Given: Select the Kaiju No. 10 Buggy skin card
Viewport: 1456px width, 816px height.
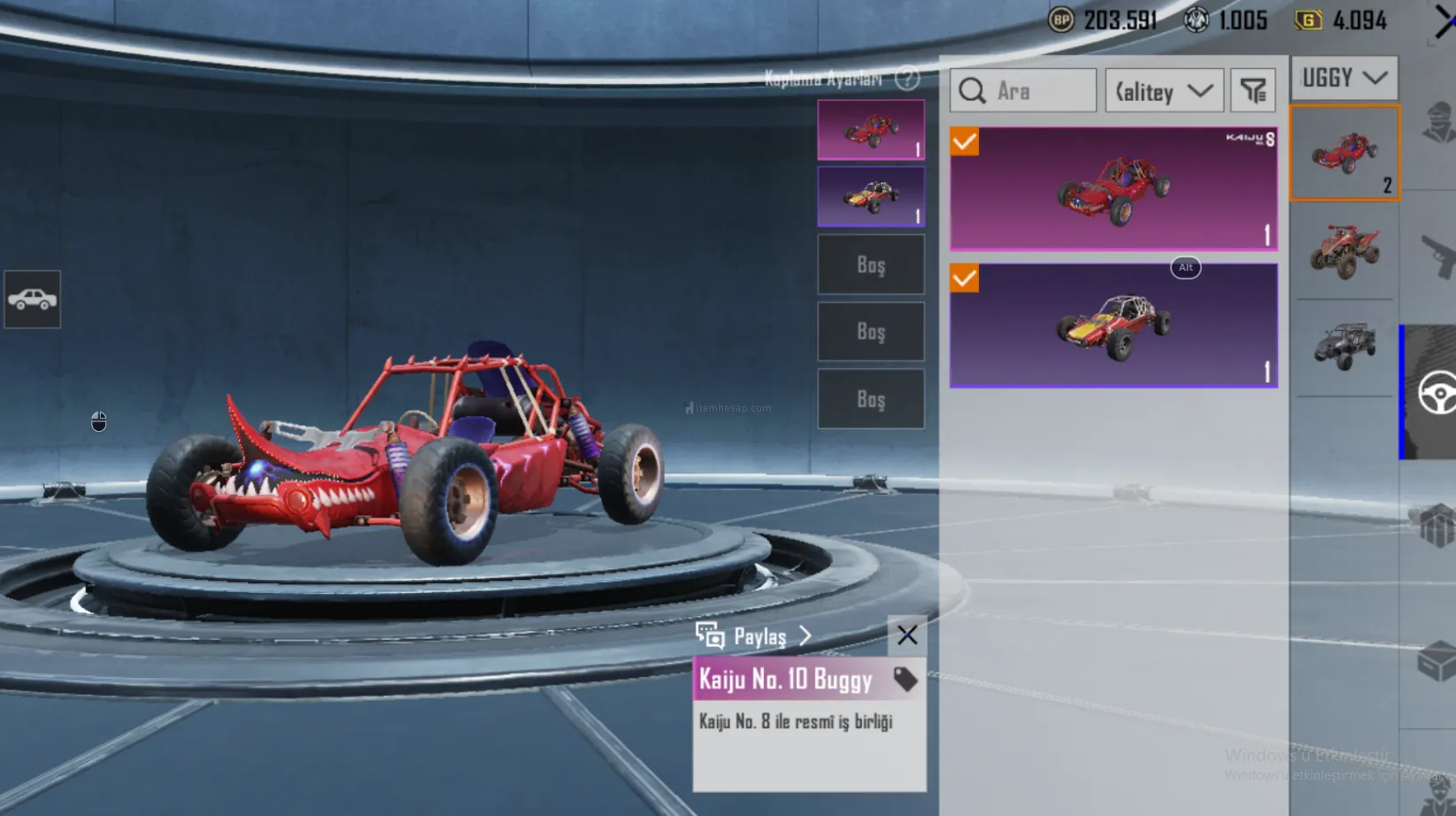Looking at the screenshot, I should pyautogui.click(x=1113, y=189).
